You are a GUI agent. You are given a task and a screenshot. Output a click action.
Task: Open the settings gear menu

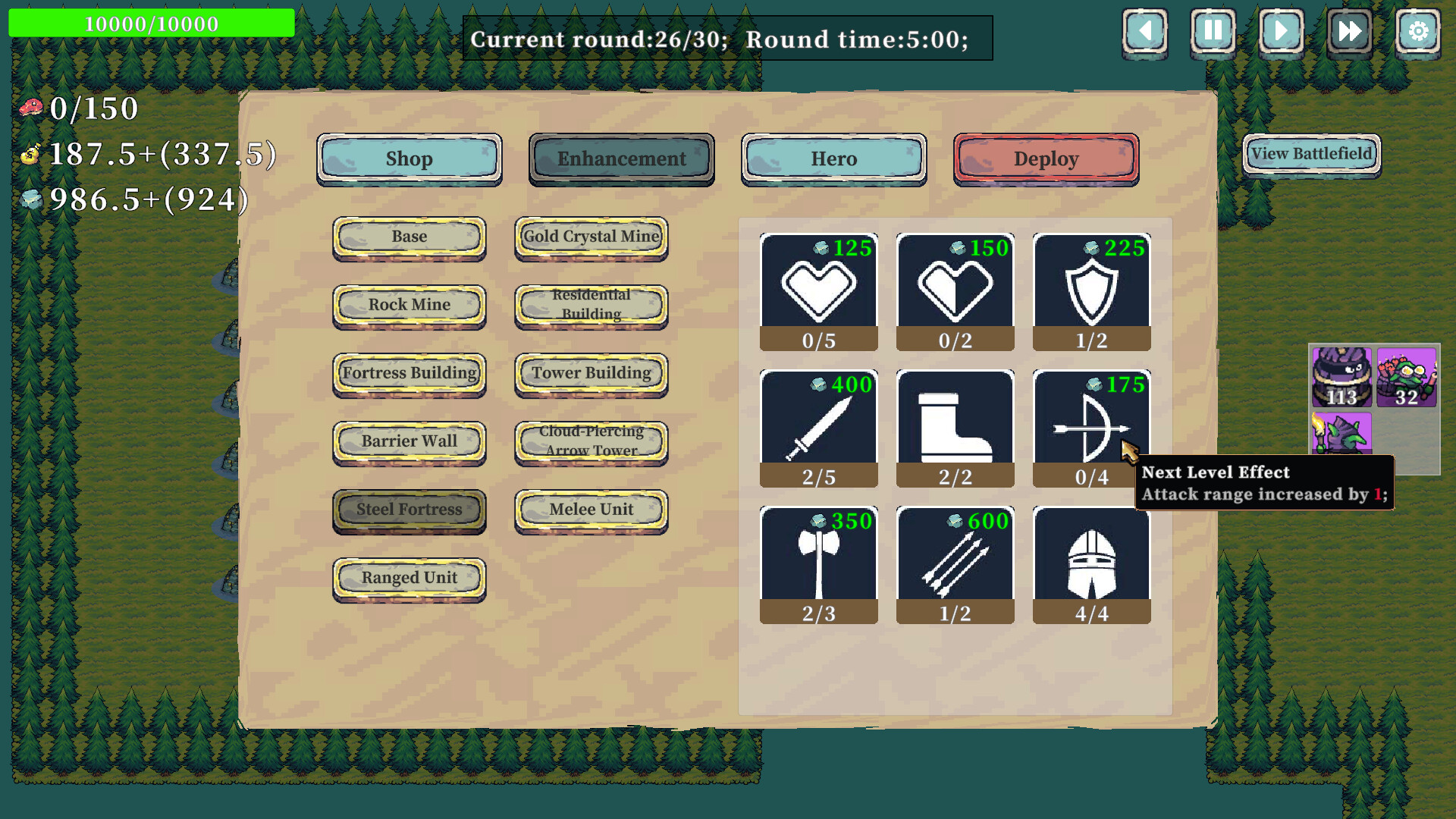(1417, 32)
